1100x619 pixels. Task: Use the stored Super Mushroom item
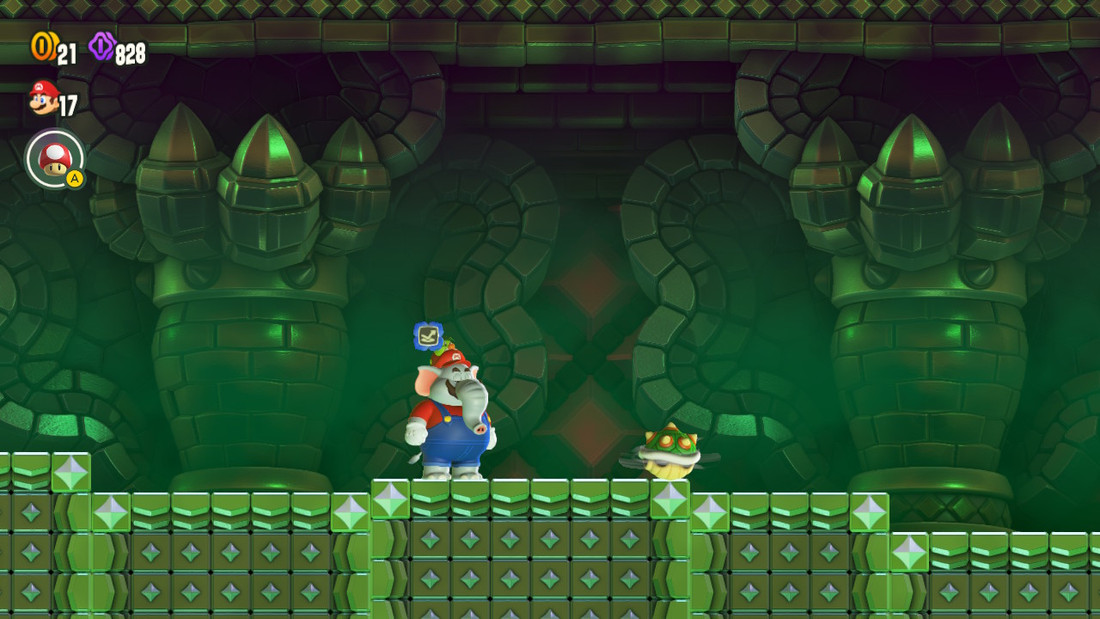pos(55,159)
